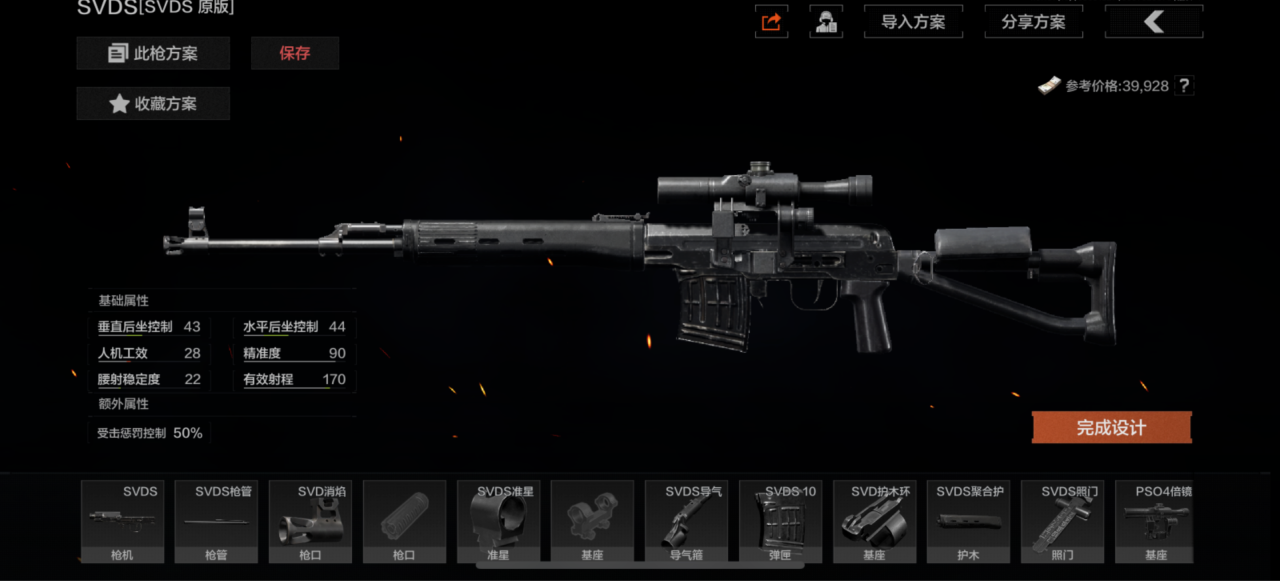The height and width of the screenshot is (583, 1280).
Task: Choose the SVDS聚合护 handguard slot
Action: click(x=968, y=521)
